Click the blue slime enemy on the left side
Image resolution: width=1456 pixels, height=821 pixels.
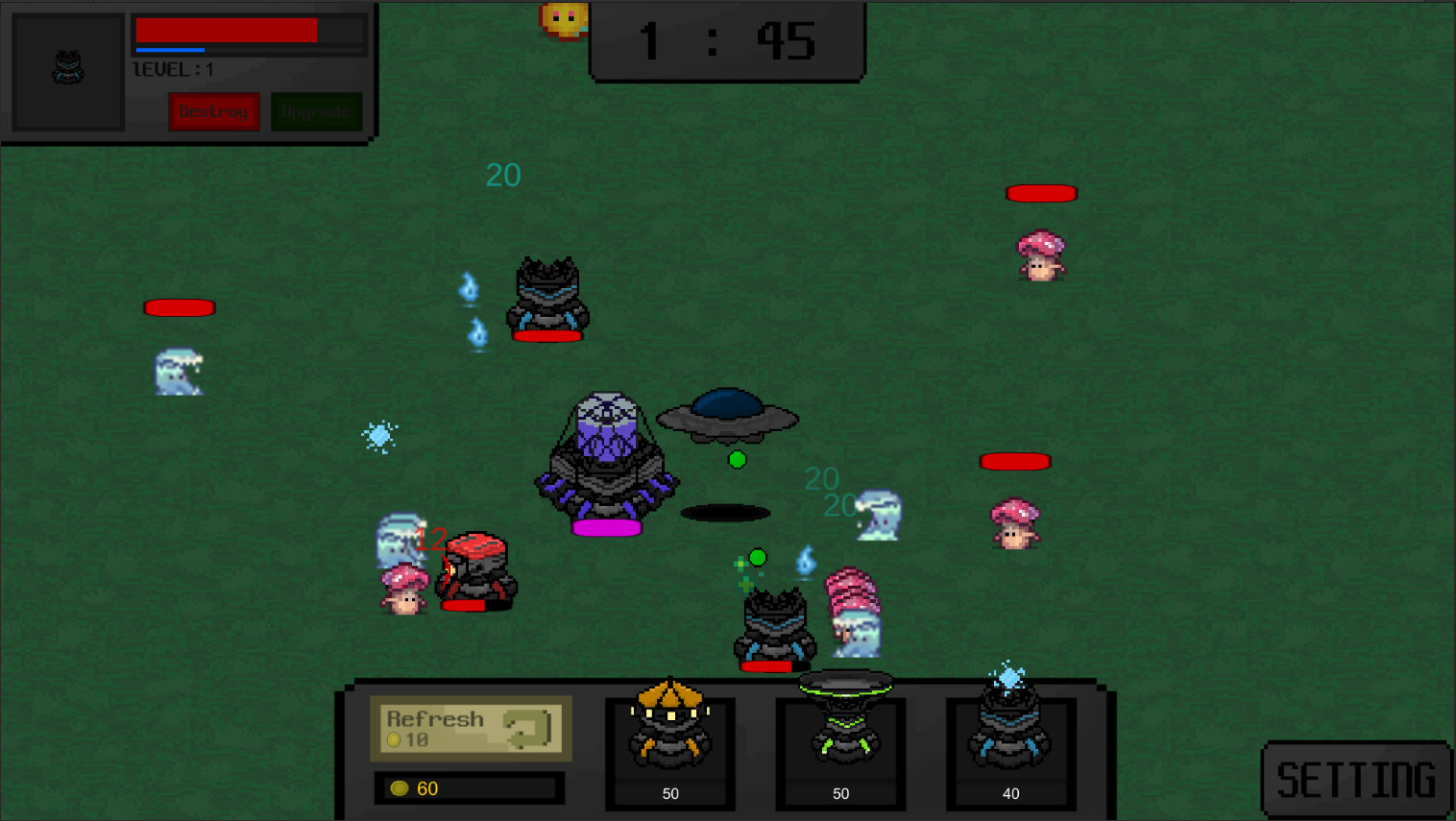(x=179, y=373)
